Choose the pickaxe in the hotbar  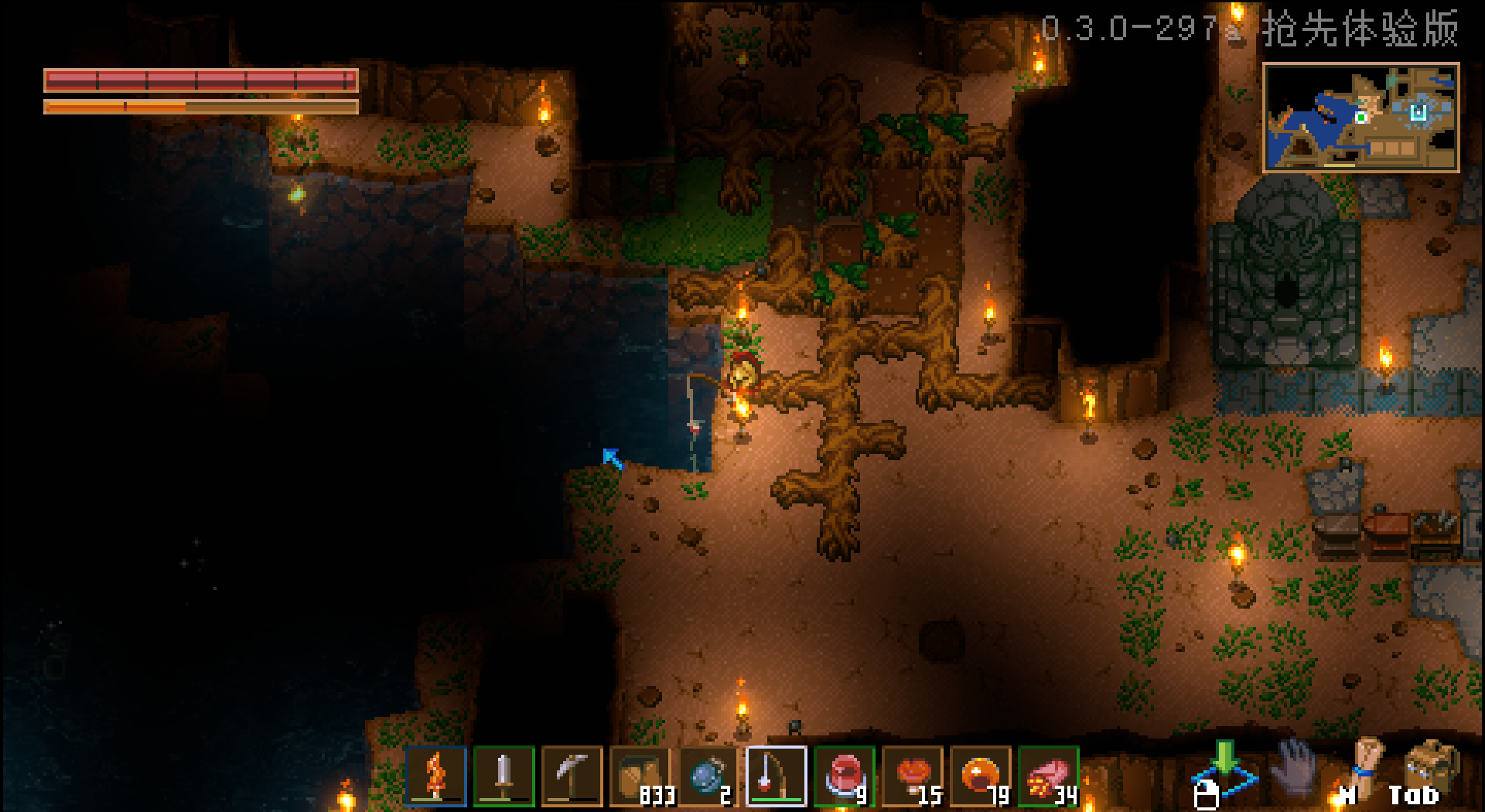572,776
